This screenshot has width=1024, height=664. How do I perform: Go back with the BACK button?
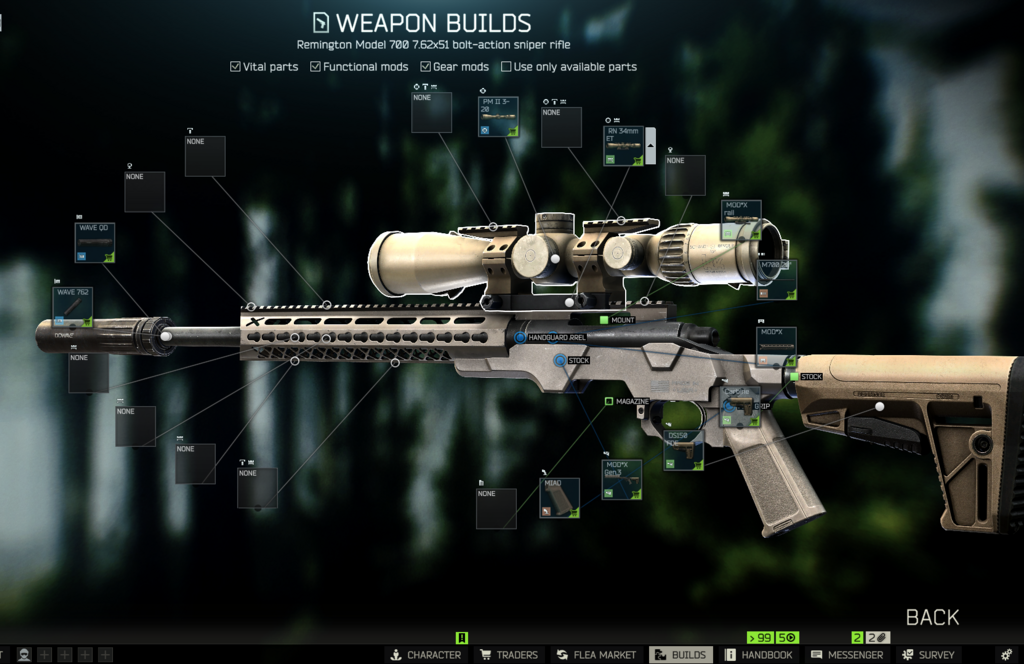[932, 617]
